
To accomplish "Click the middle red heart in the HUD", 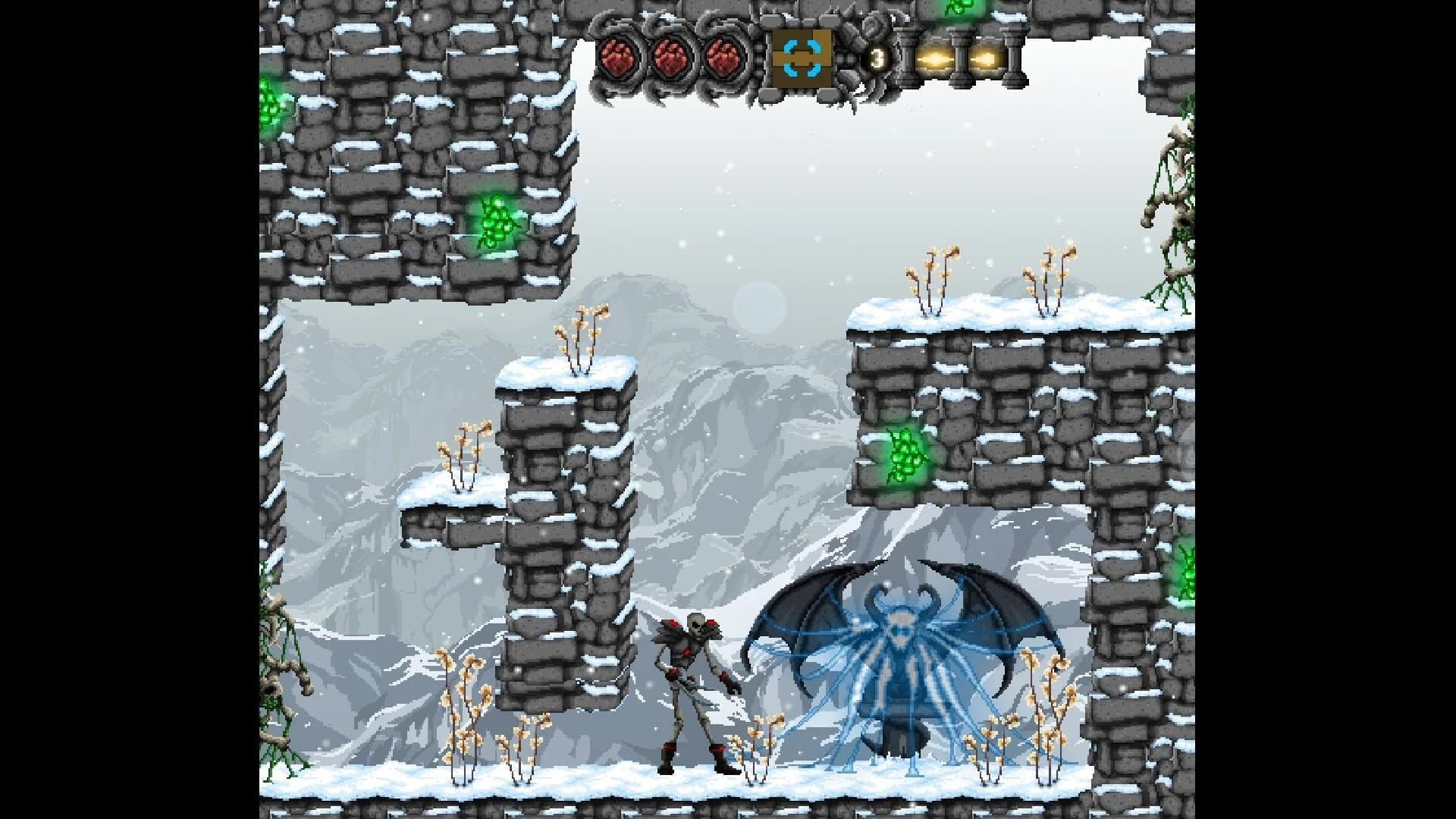I will click(671, 58).
